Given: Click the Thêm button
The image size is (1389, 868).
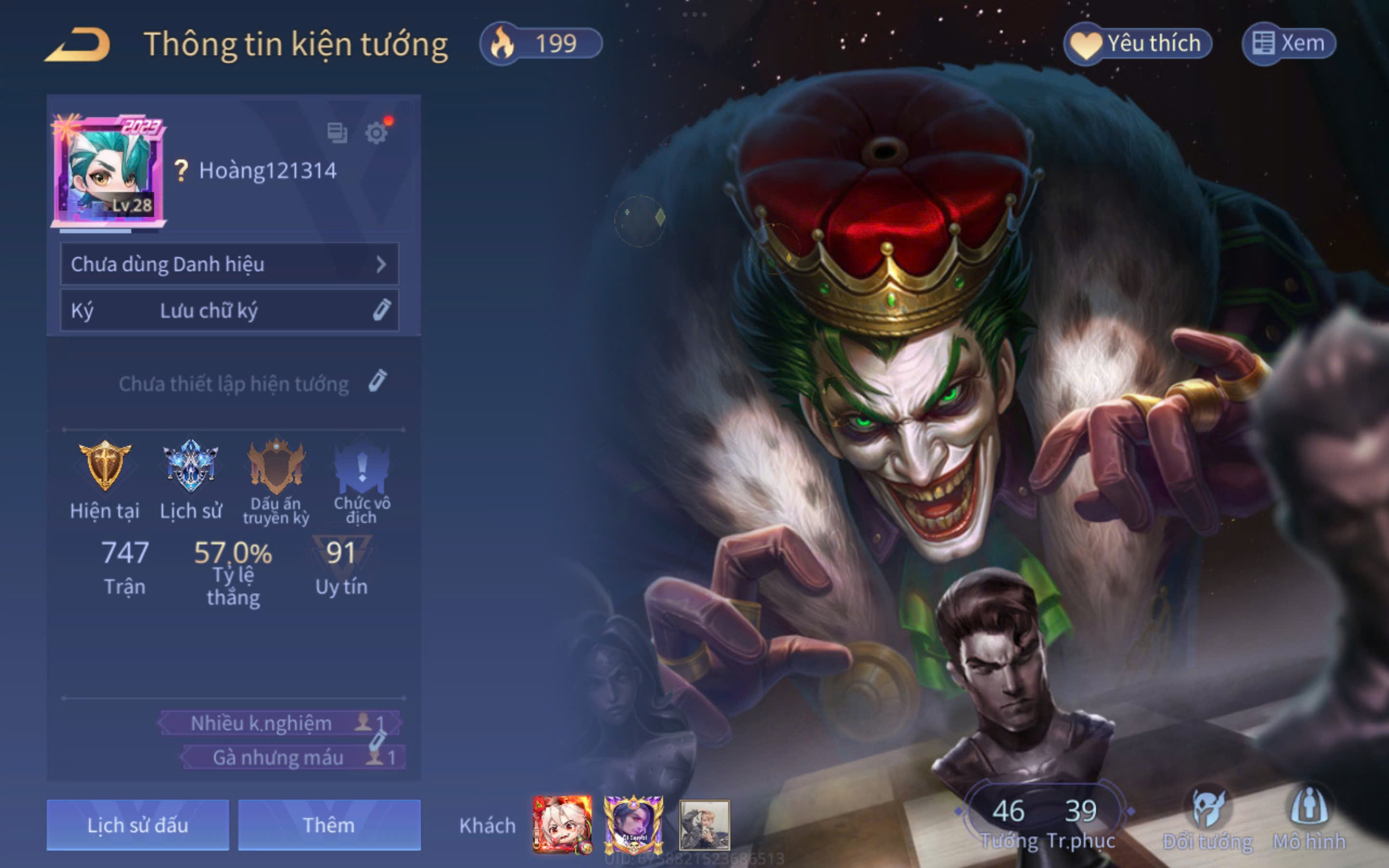Looking at the screenshot, I should tap(329, 825).
